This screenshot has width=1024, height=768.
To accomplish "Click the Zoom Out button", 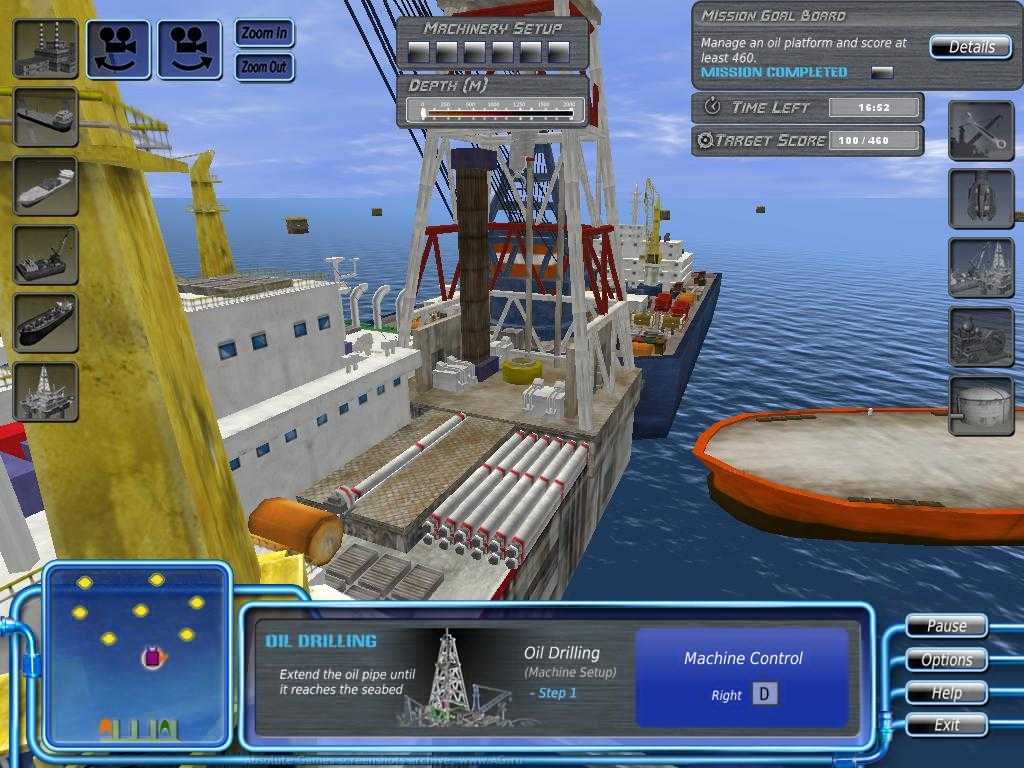I will coord(265,67).
